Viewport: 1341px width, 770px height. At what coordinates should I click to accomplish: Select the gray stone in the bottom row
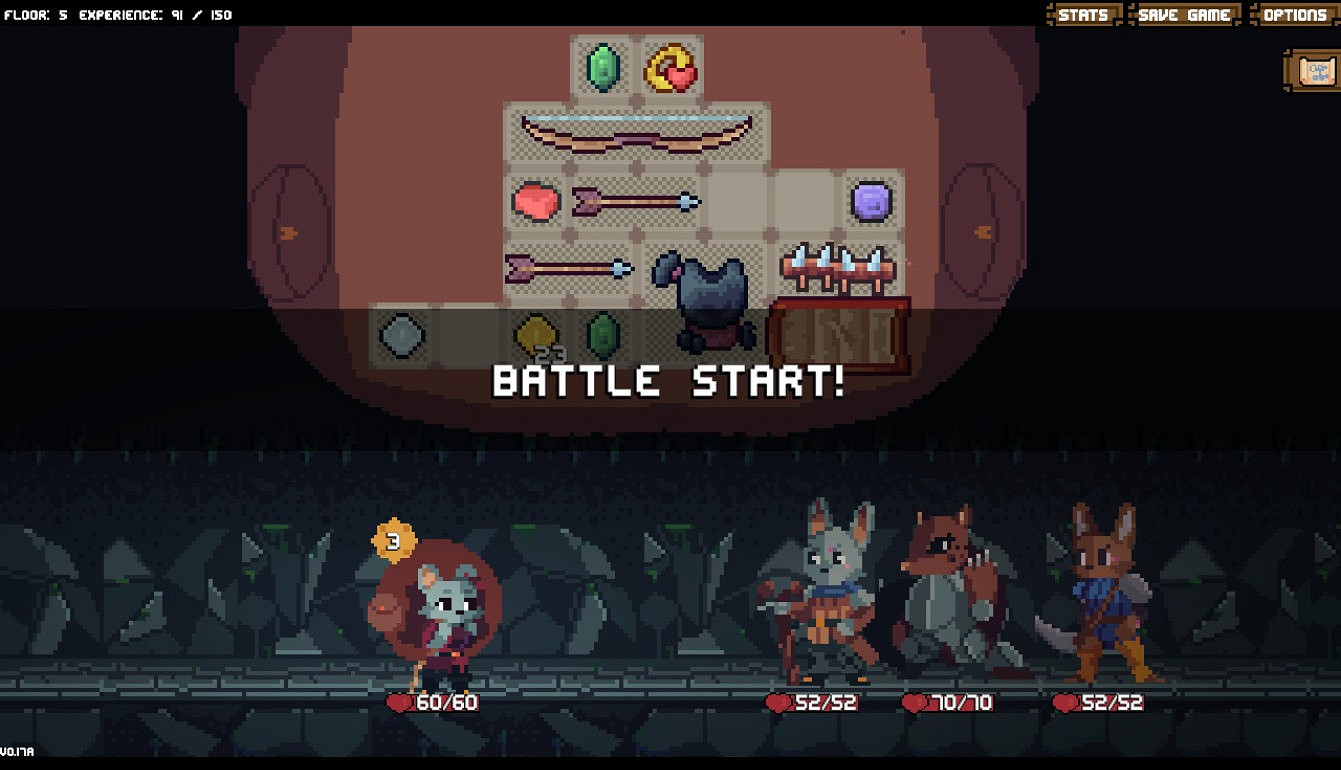(400, 338)
